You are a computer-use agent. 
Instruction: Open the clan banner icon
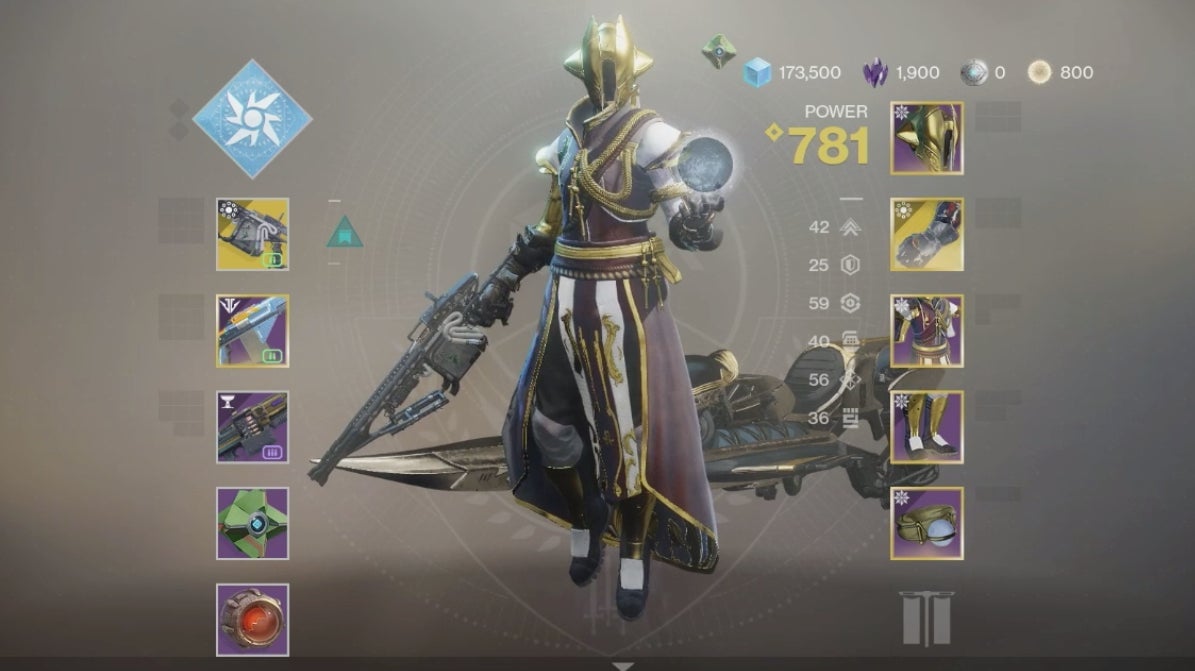(x=927, y=618)
